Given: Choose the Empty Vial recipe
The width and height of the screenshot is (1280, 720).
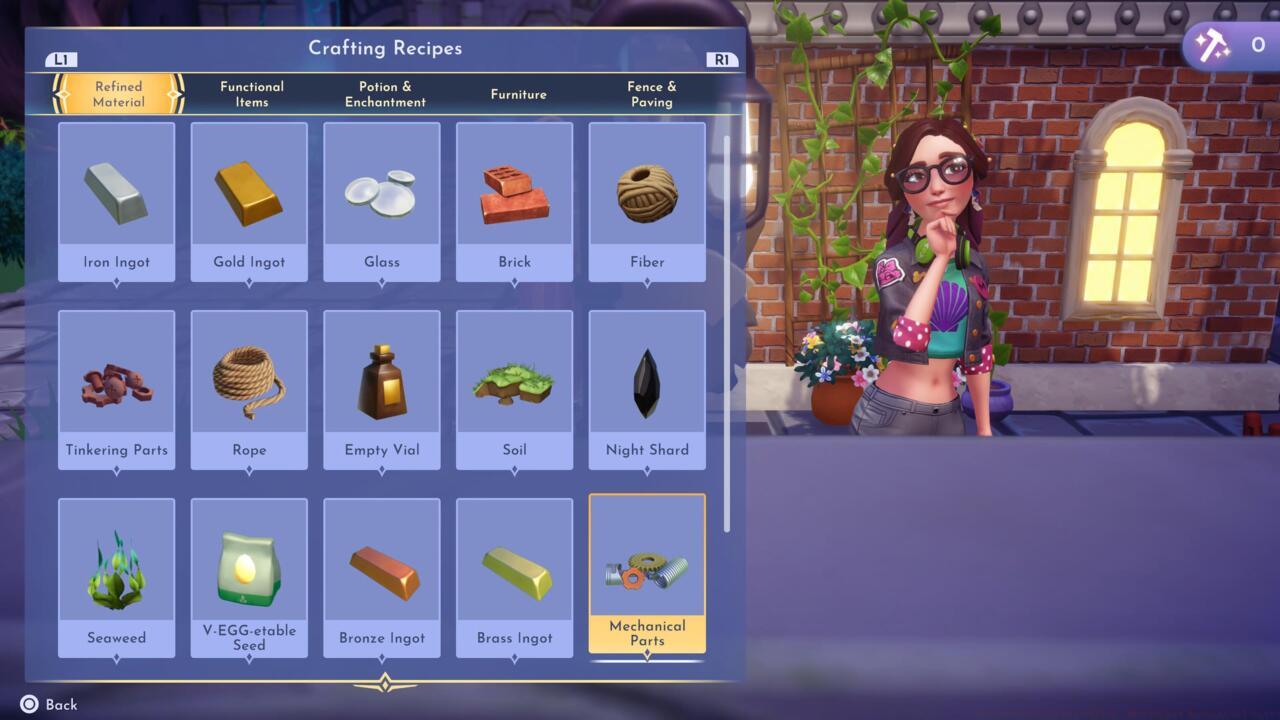Looking at the screenshot, I should [x=382, y=390].
